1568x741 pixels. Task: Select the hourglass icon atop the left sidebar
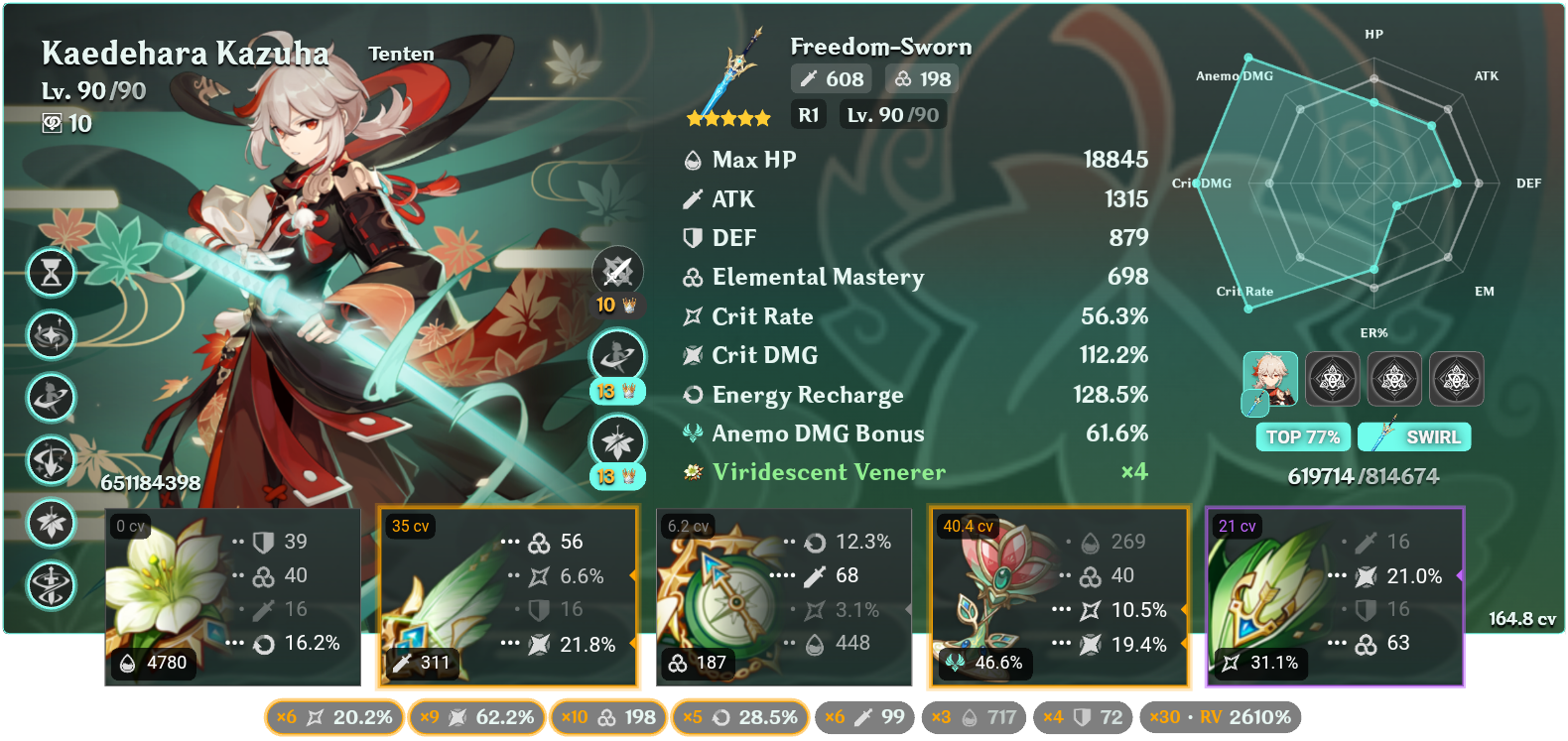pos(51,273)
